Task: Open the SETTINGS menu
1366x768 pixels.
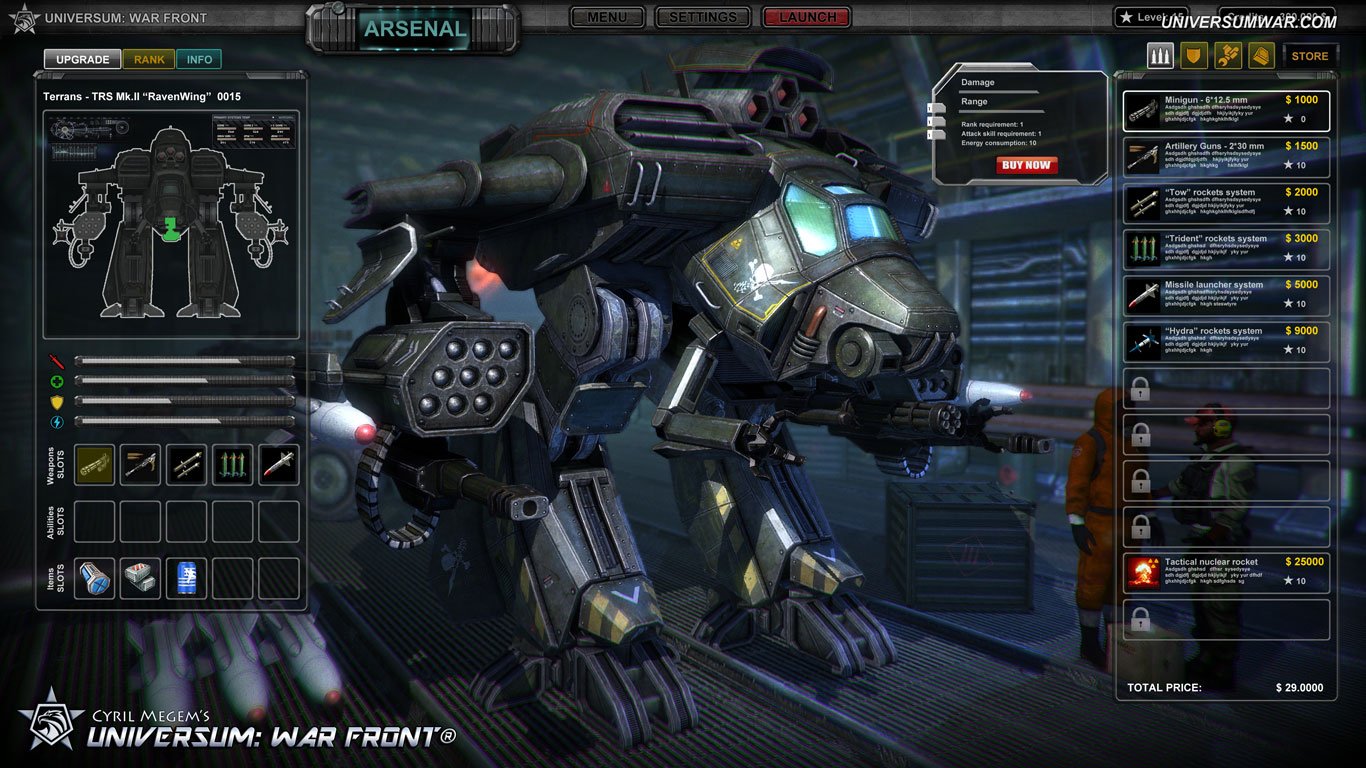Action: coord(702,17)
